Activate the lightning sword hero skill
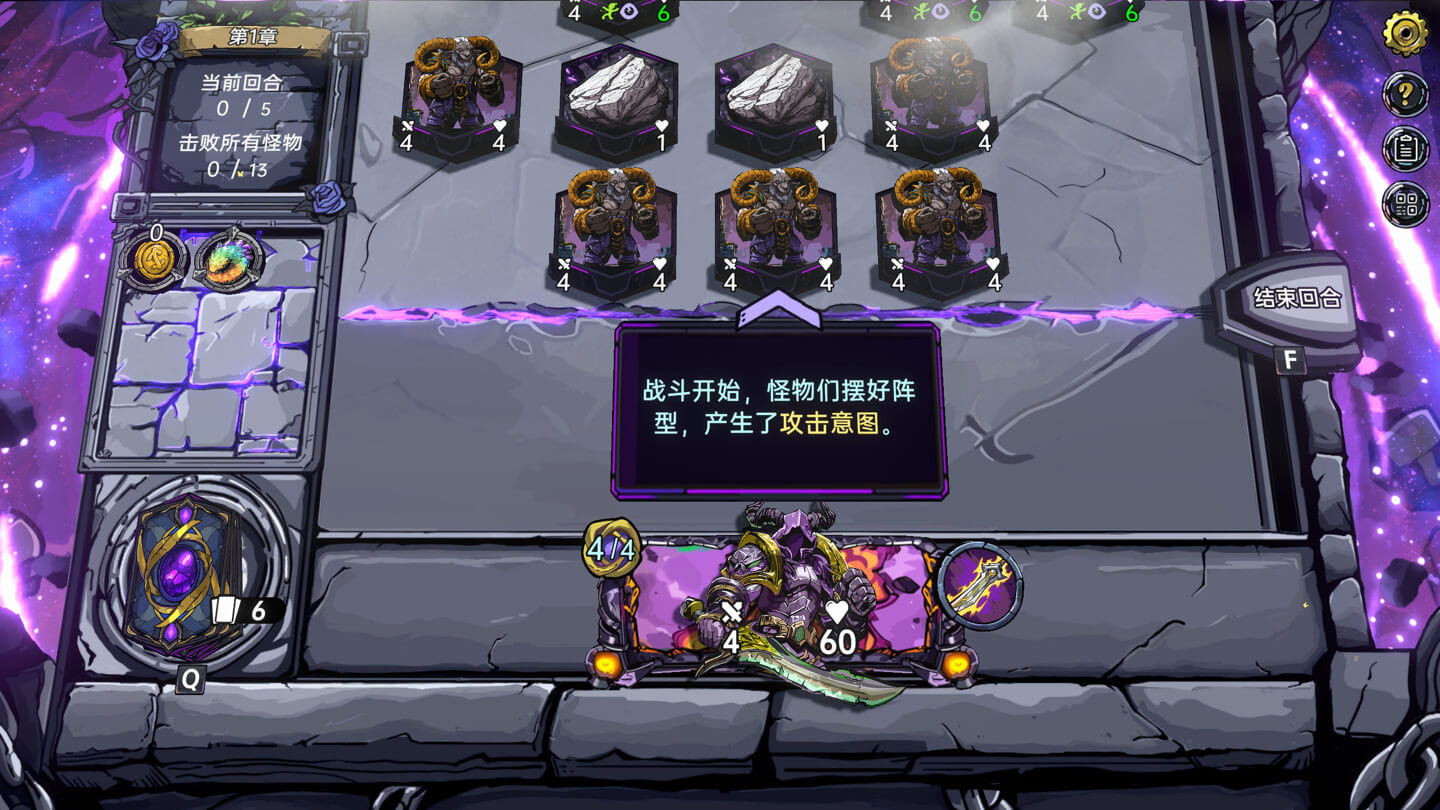 pos(980,586)
